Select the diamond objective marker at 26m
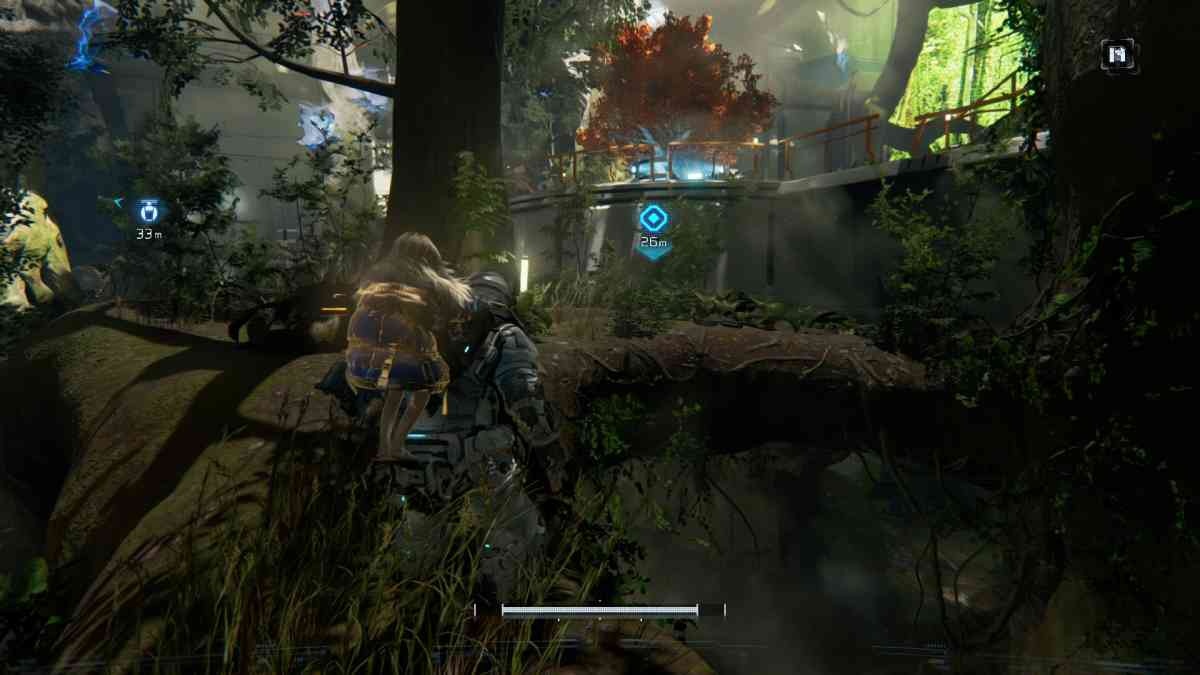The image size is (1200, 675). pyautogui.click(x=653, y=218)
